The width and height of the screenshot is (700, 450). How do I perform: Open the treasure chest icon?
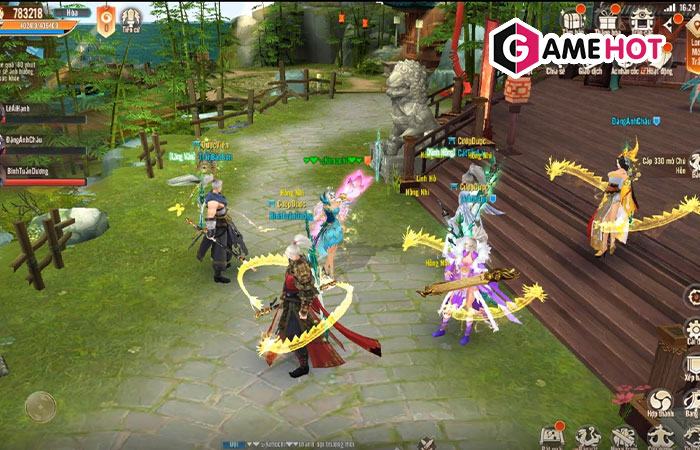point(574,20)
